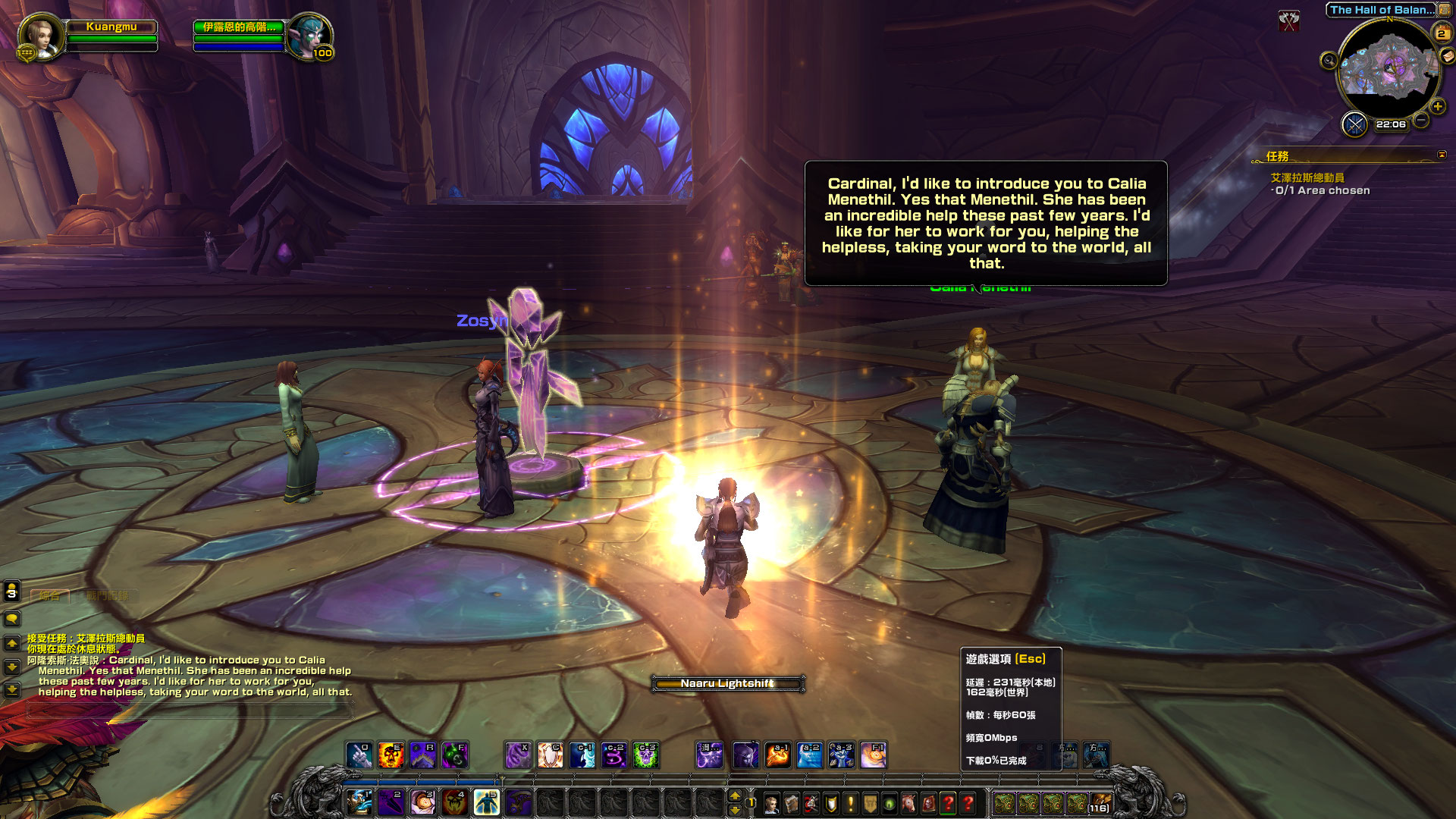This screenshot has width=1456, height=819.
Task: Zoom in the minimap with plus button
Action: (1438, 107)
